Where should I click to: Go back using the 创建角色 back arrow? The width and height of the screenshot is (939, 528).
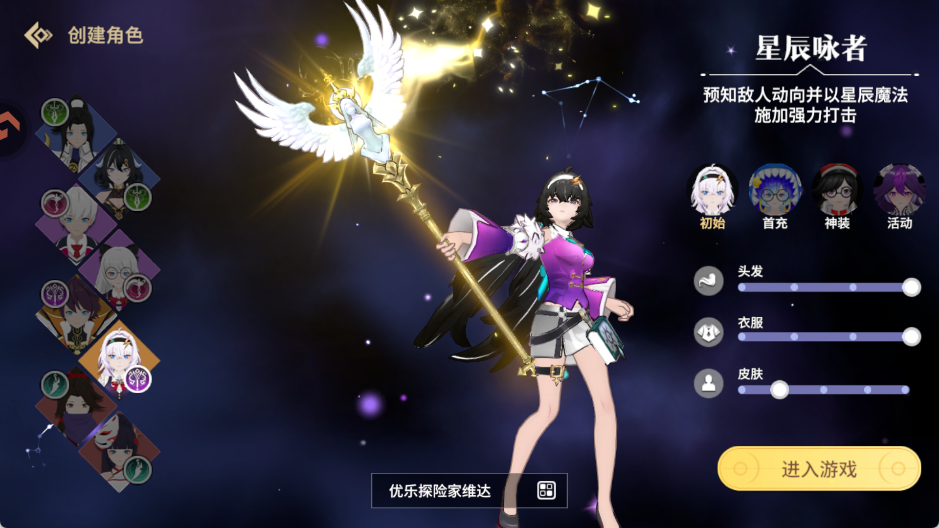tap(38, 35)
